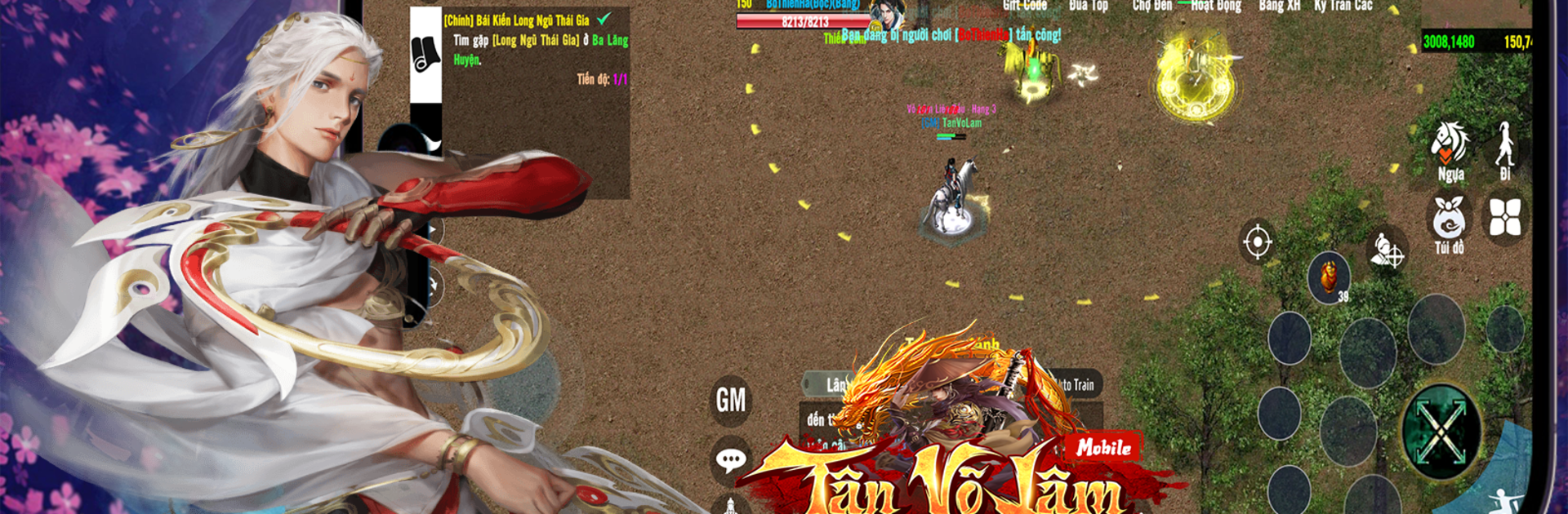Screen dimensions: 1568x514
Task: Open the Chợ Đen black market
Action: [1151, 6]
